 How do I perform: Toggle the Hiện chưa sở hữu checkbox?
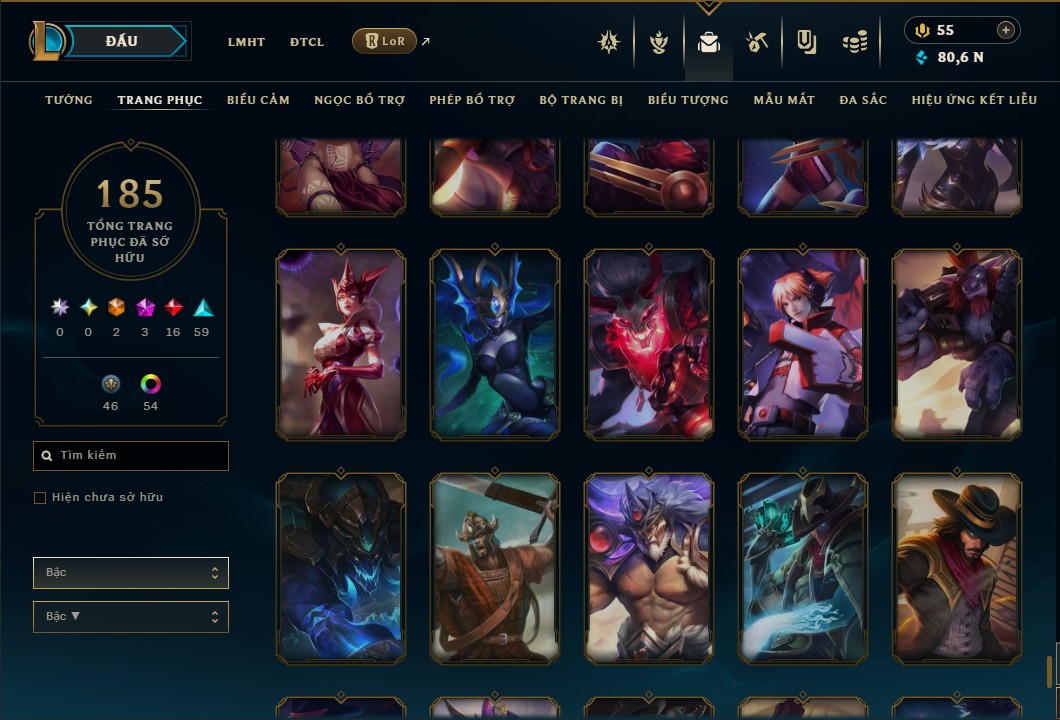point(40,498)
